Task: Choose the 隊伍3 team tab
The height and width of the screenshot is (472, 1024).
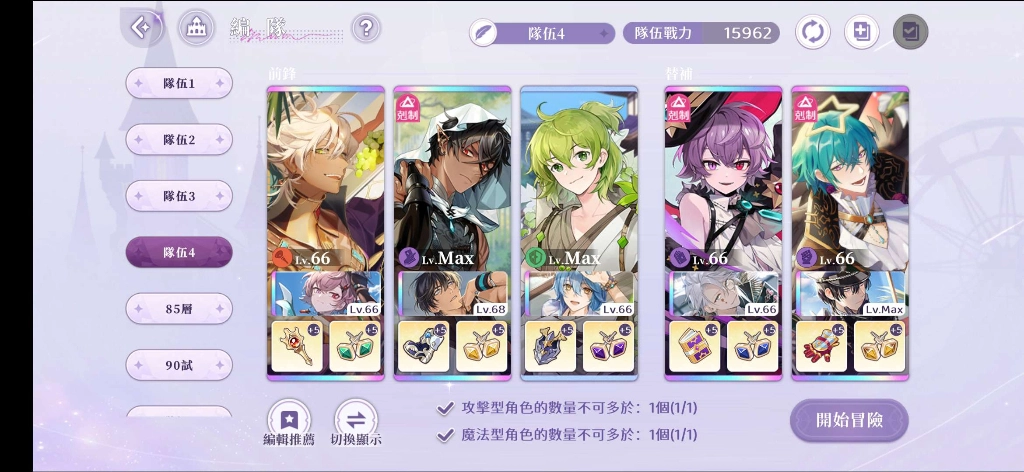Action: (x=179, y=196)
